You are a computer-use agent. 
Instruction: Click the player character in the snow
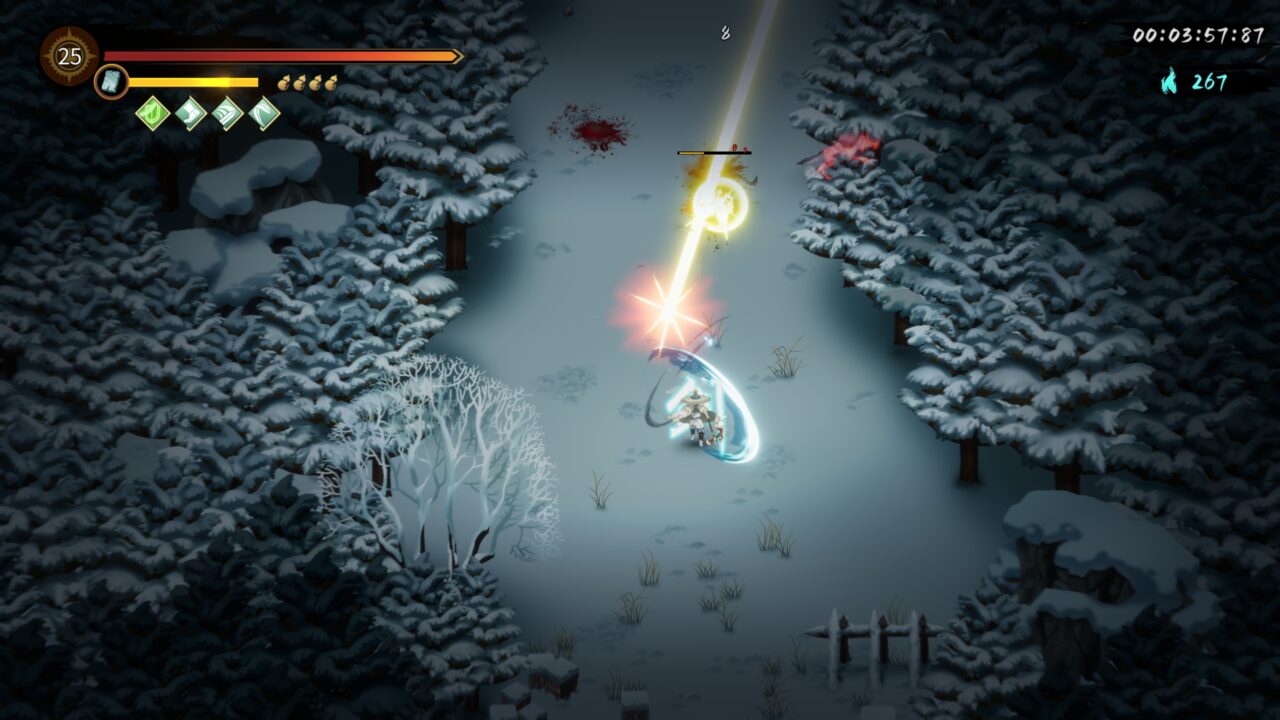coord(695,420)
